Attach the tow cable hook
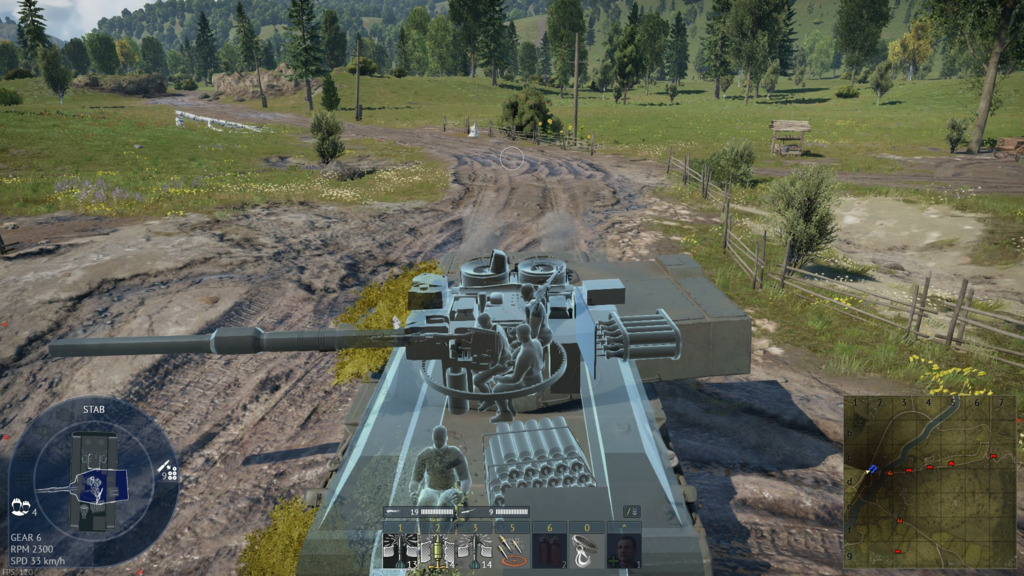Viewport: 1024px width, 576px height. tap(587, 550)
